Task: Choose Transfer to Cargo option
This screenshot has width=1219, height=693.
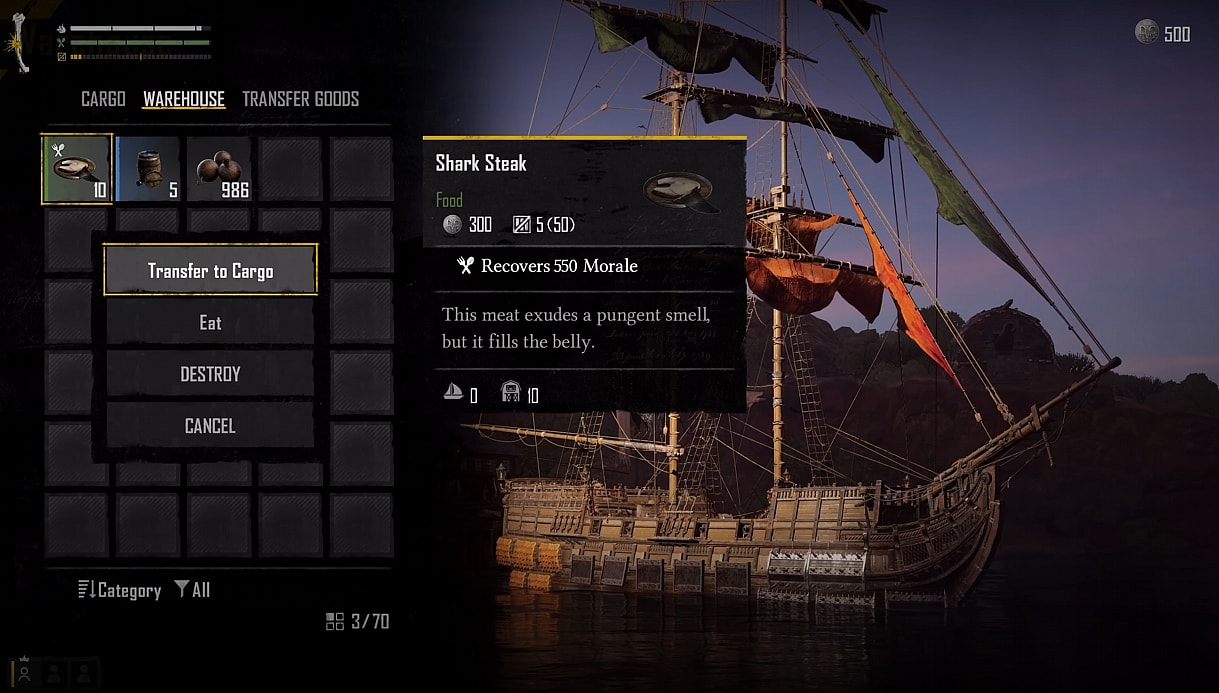Action: tap(210, 270)
